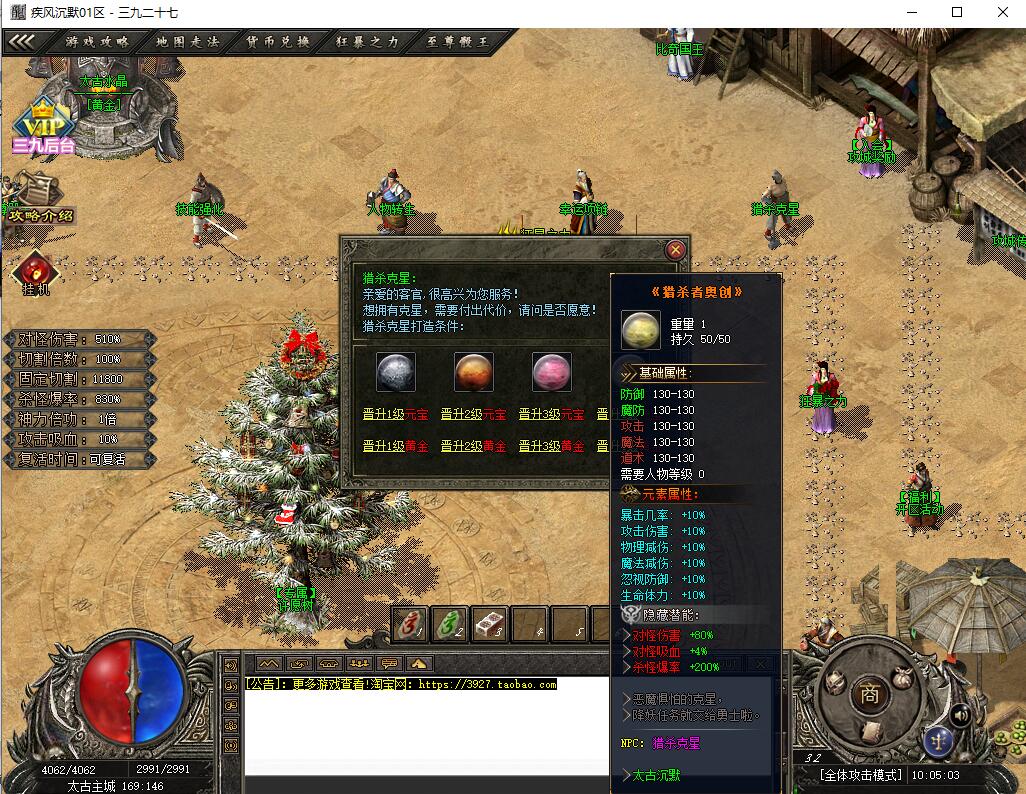
Task: Collapse the top menu with arrow button
Action: coord(23,42)
